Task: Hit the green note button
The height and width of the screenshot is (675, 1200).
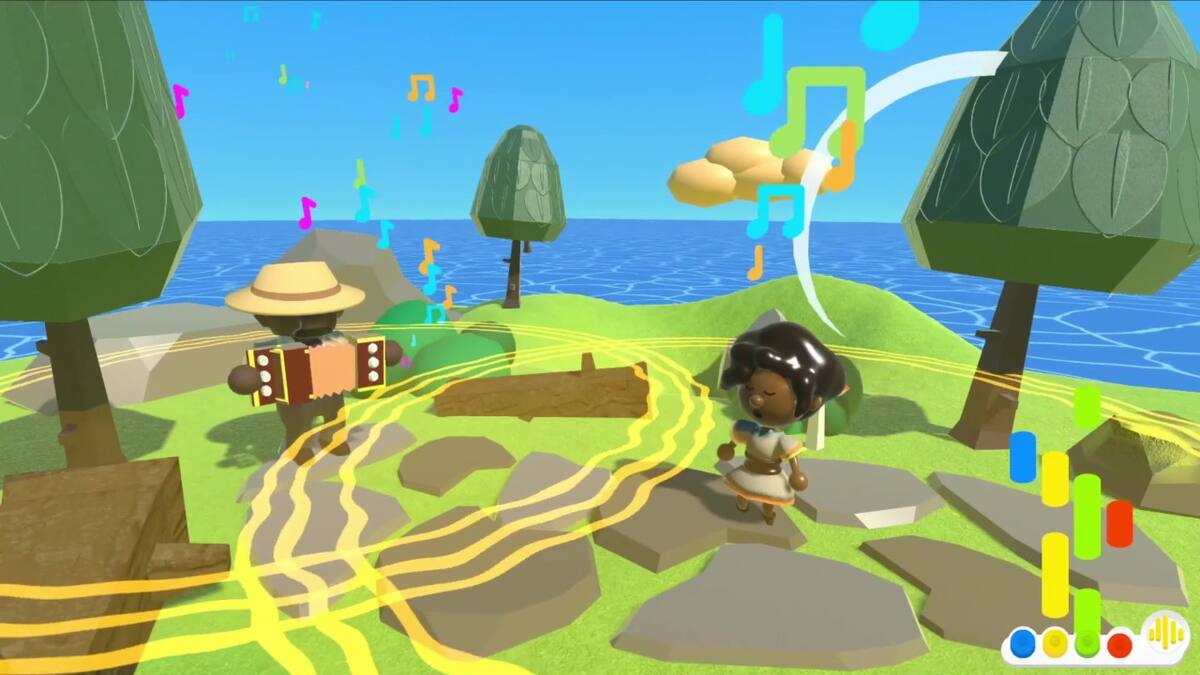Action: tap(1088, 642)
